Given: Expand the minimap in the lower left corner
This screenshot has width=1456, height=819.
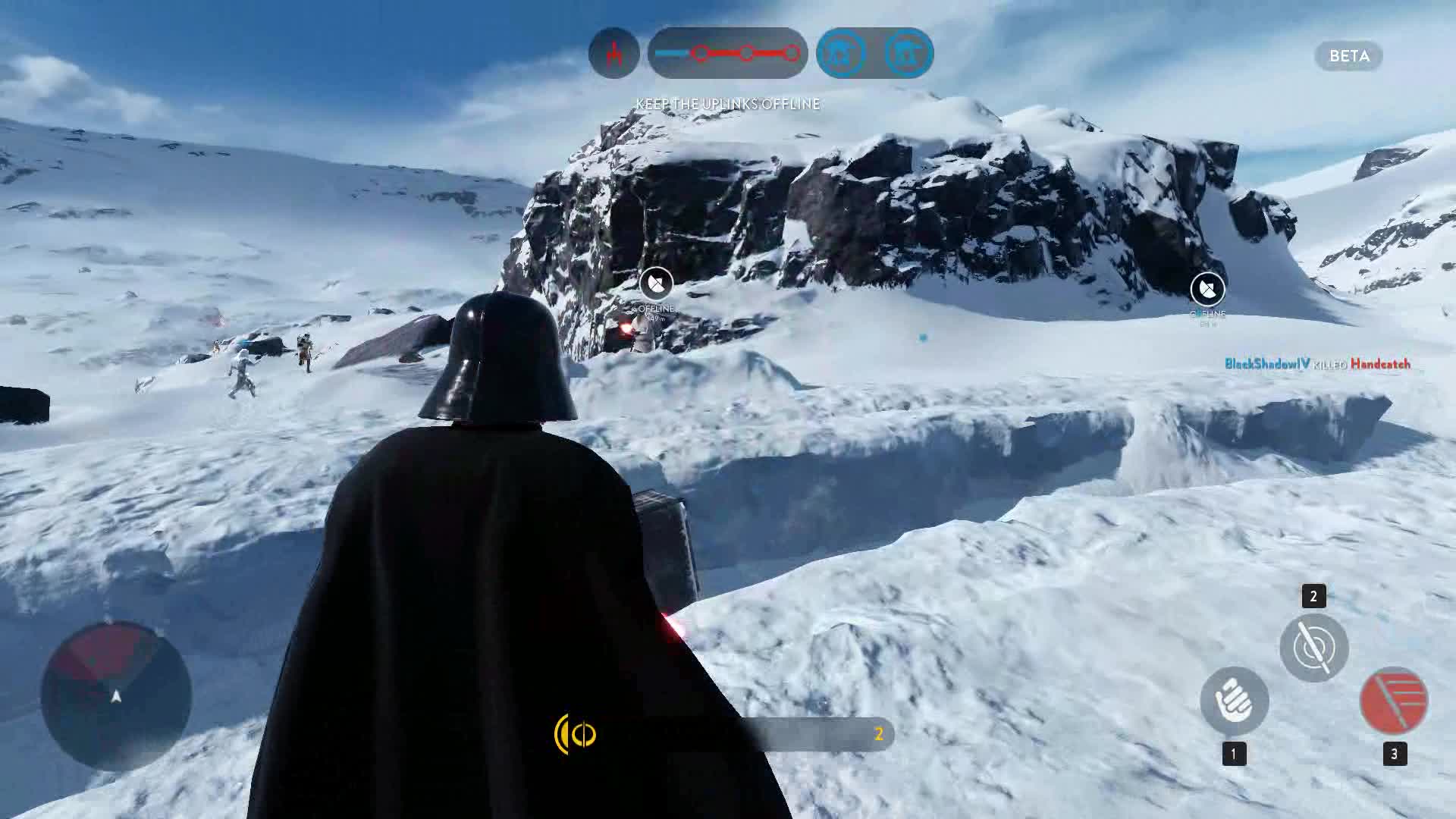Looking at the screenshot, I should click(115, 695).
